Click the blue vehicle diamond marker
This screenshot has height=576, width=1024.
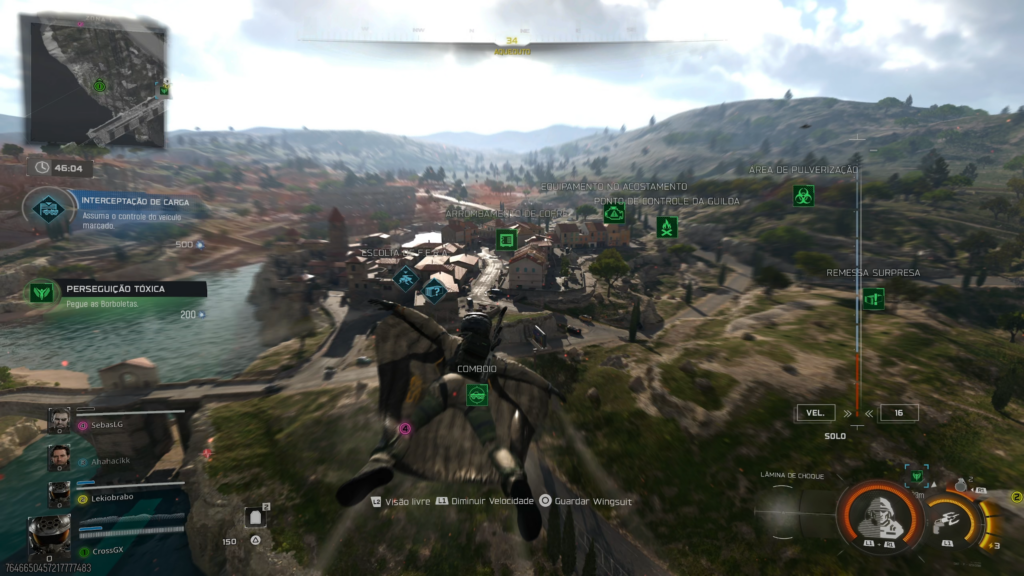(405, 278)
